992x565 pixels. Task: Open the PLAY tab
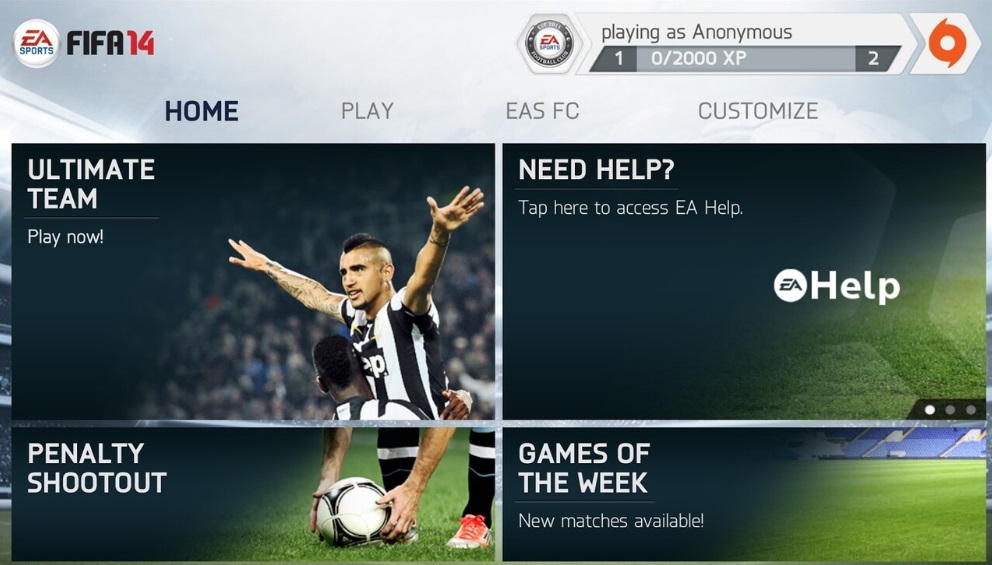tap(367, 111)
